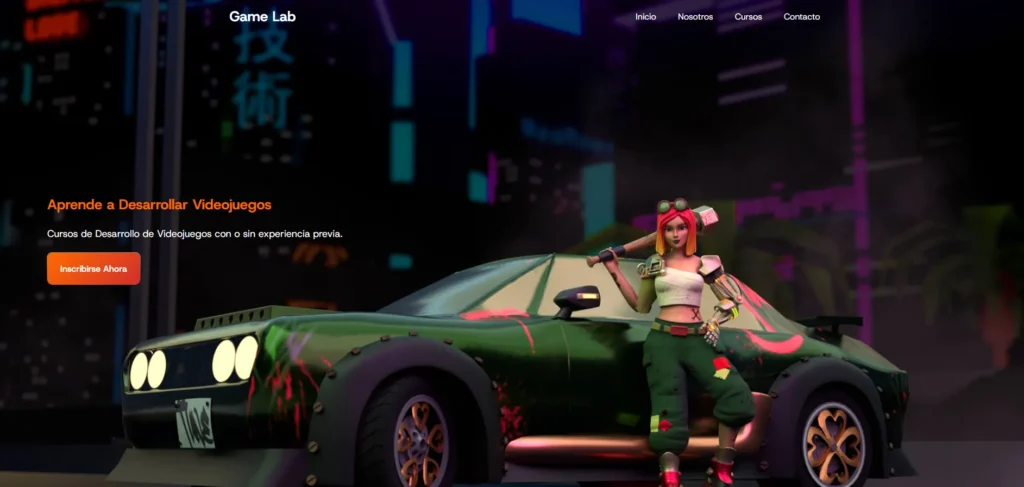Viewport: 1024px width, 487px height.
Task: Open the Inicio navigation link
Action: click(645, 17)
